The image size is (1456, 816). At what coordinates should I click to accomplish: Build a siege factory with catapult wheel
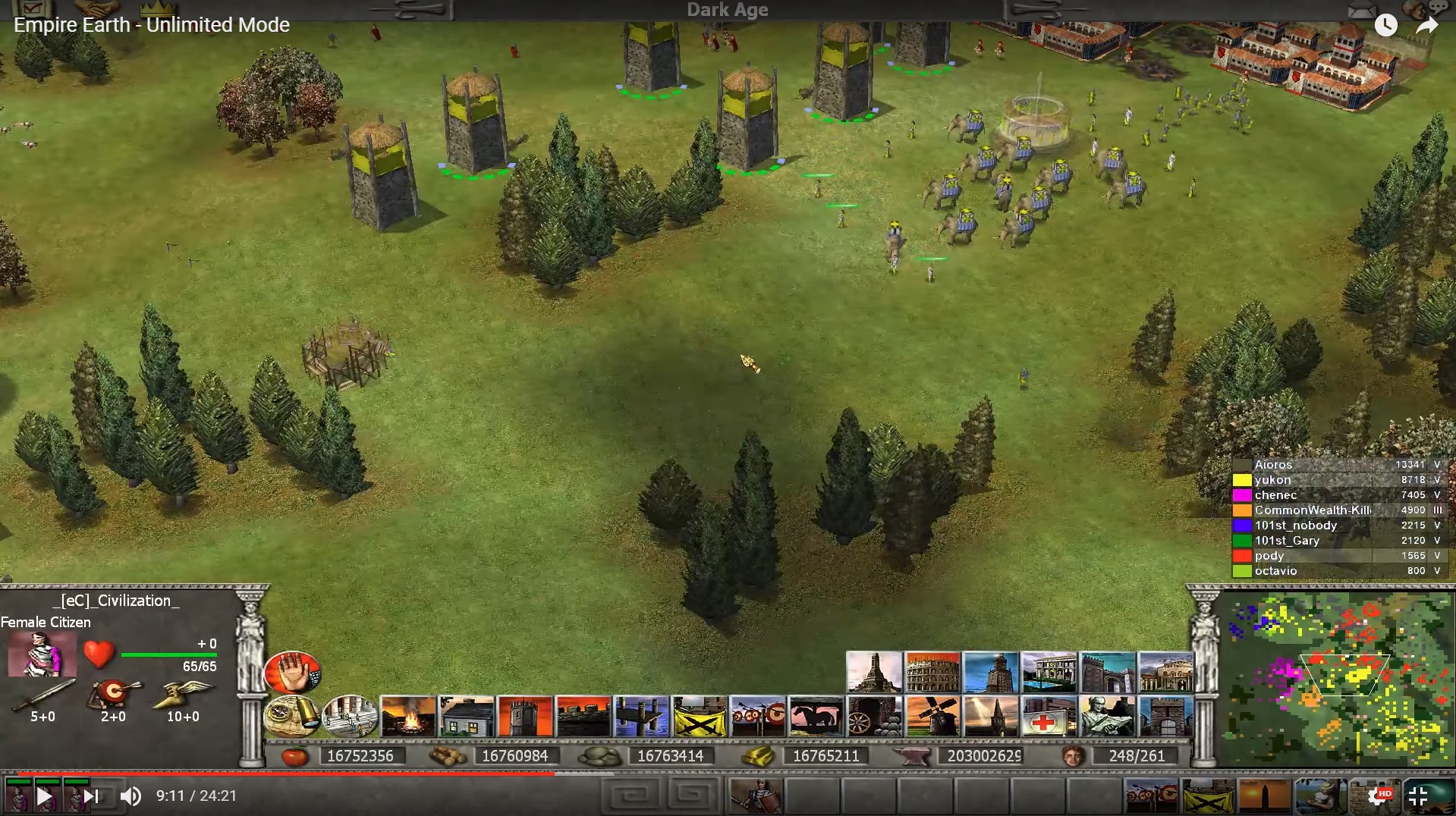(x=874, y=717)
